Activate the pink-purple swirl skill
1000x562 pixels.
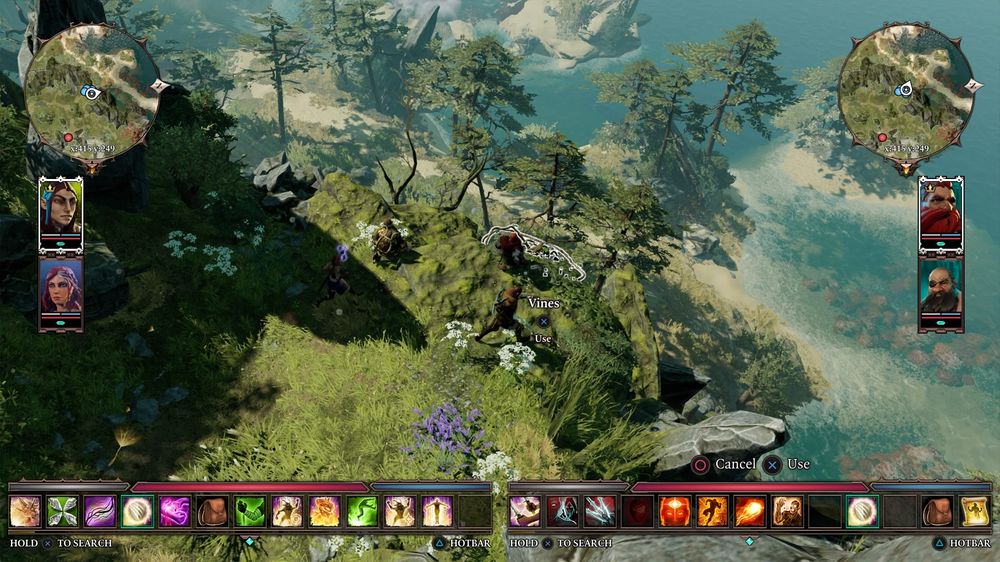pos(174,511)
